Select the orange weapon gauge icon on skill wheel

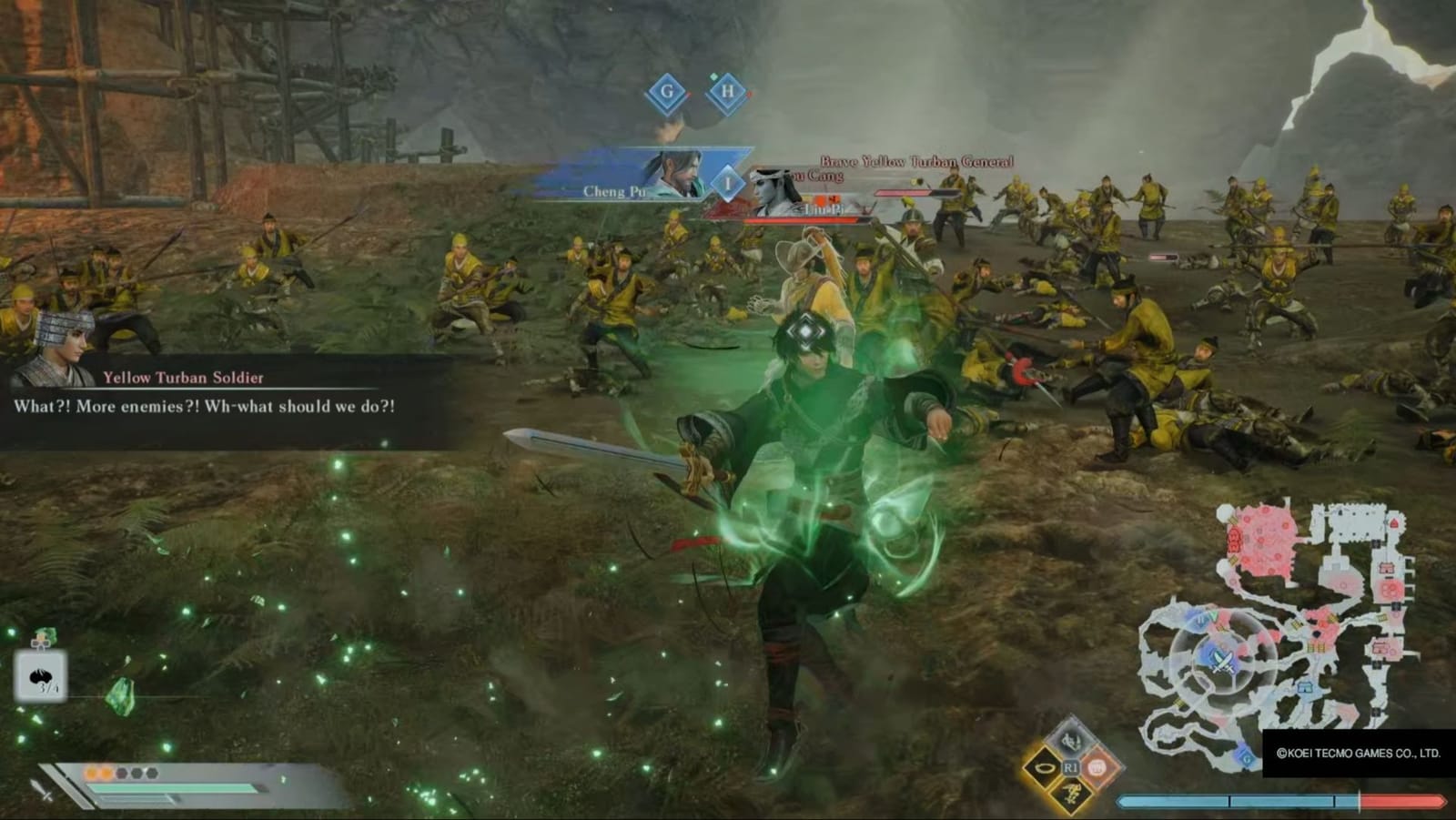point(1097,768)
